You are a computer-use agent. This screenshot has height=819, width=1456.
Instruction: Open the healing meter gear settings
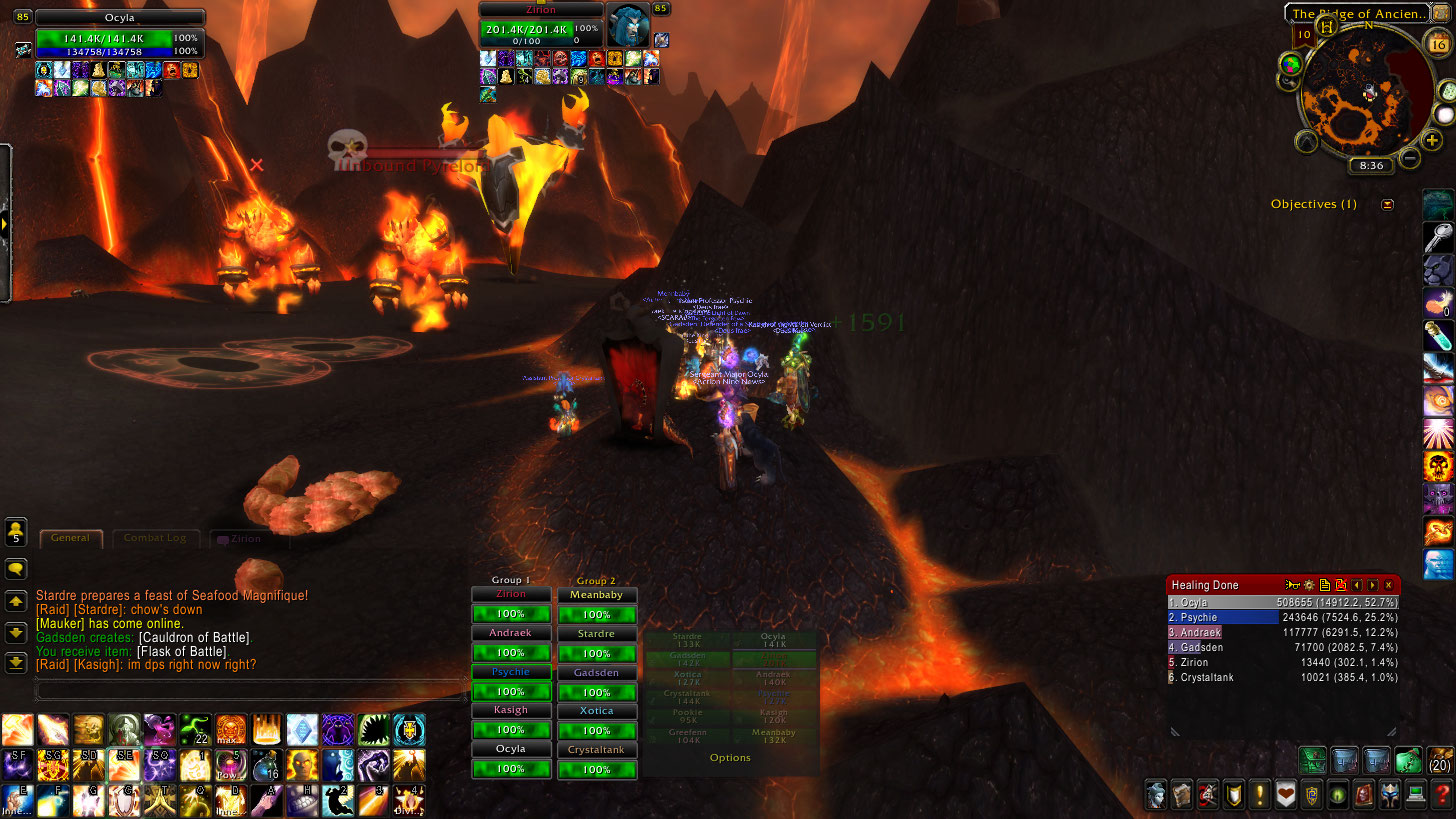pyautogui.click(x=1308, y=585)
